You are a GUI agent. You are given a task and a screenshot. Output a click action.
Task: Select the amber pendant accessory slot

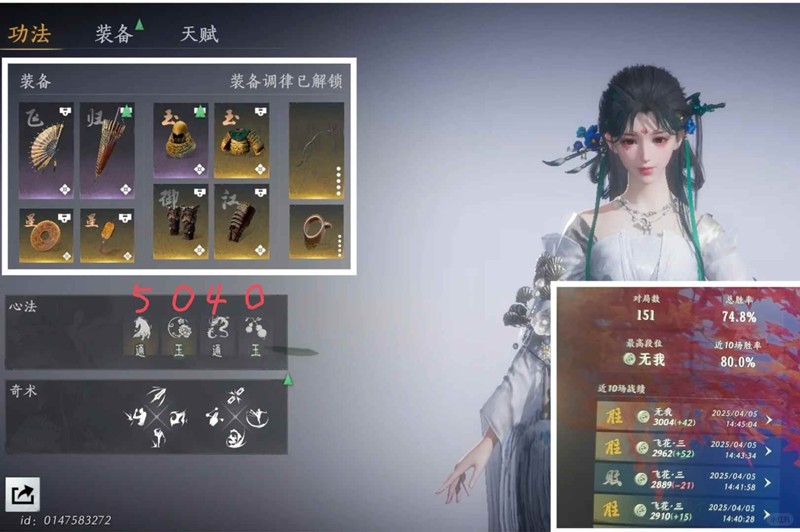coord(107,234)
